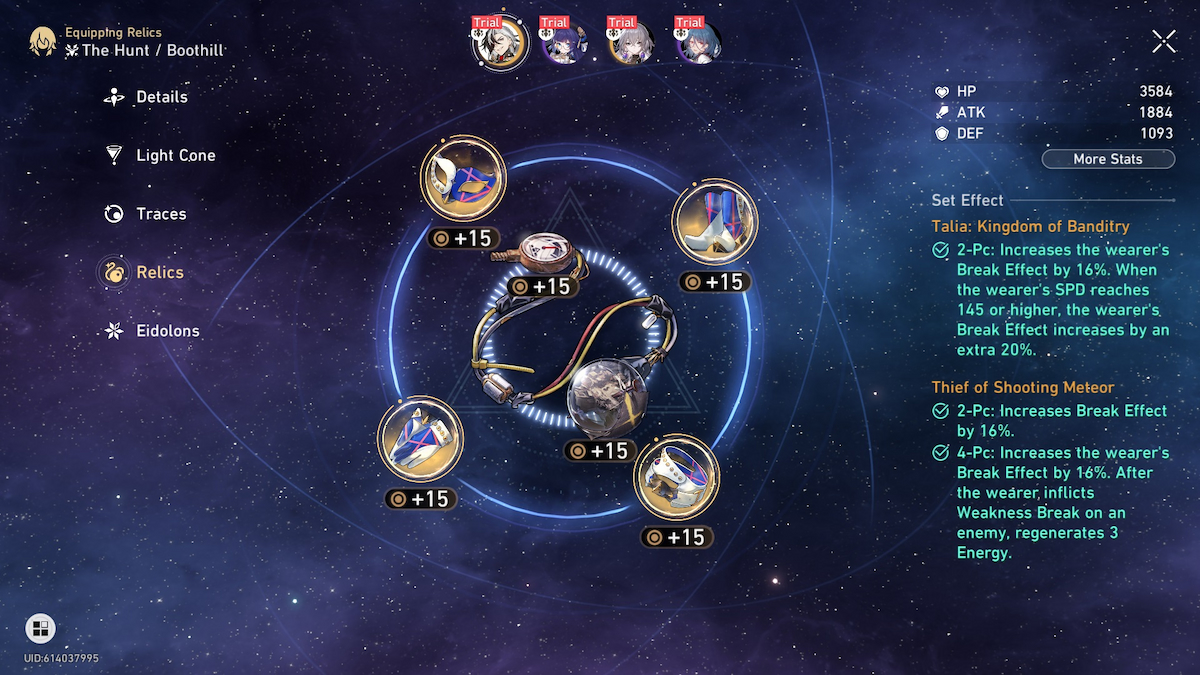Viewport: 1200px width, 675px height.
Task: Switch to the blue-haired trial character portrait
Action: (x=699, y=42)
